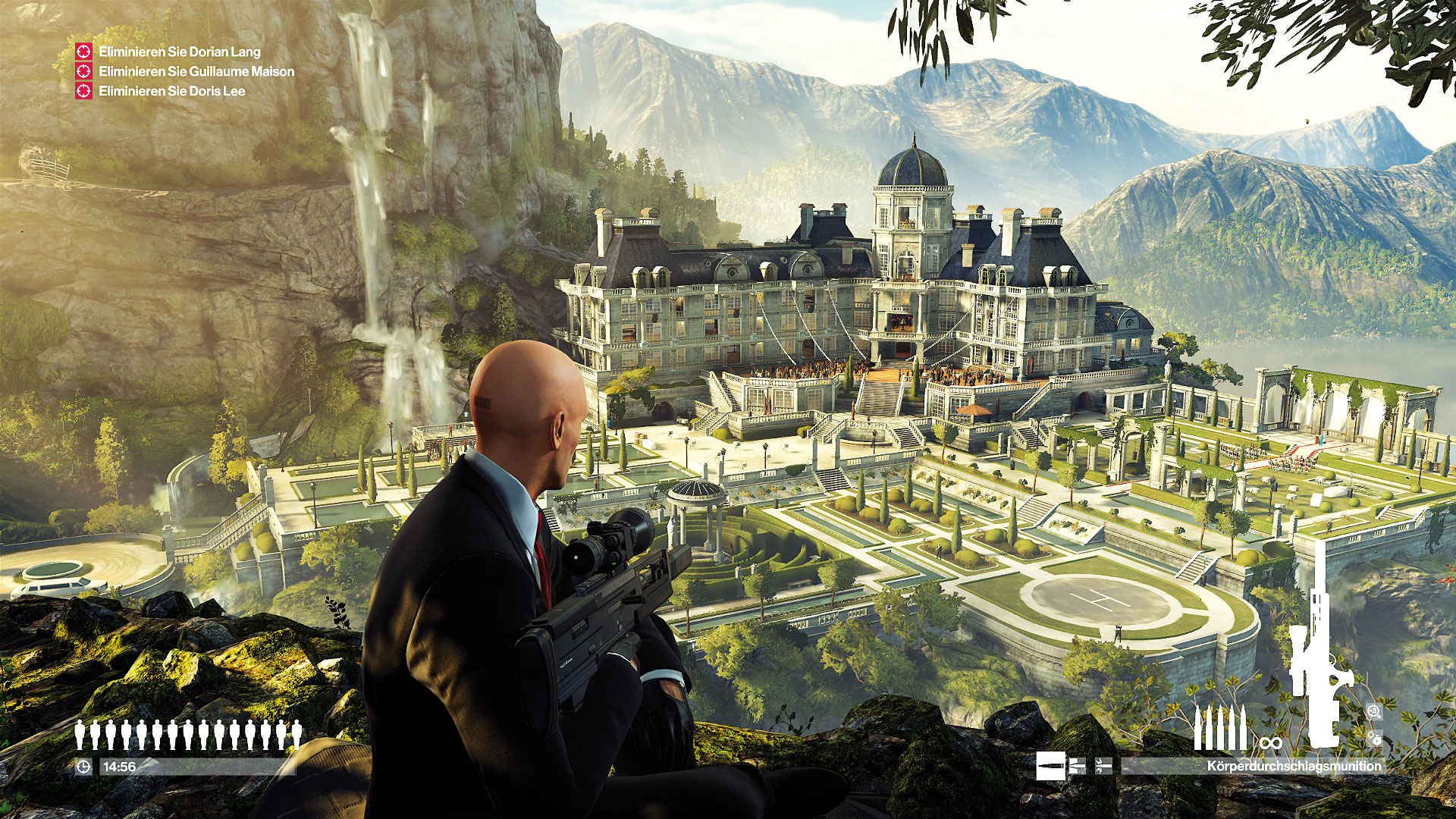Choose the highlighted standard bullet ammo type
Viewport: 1456px width, 819px height.
(1050, 766)
